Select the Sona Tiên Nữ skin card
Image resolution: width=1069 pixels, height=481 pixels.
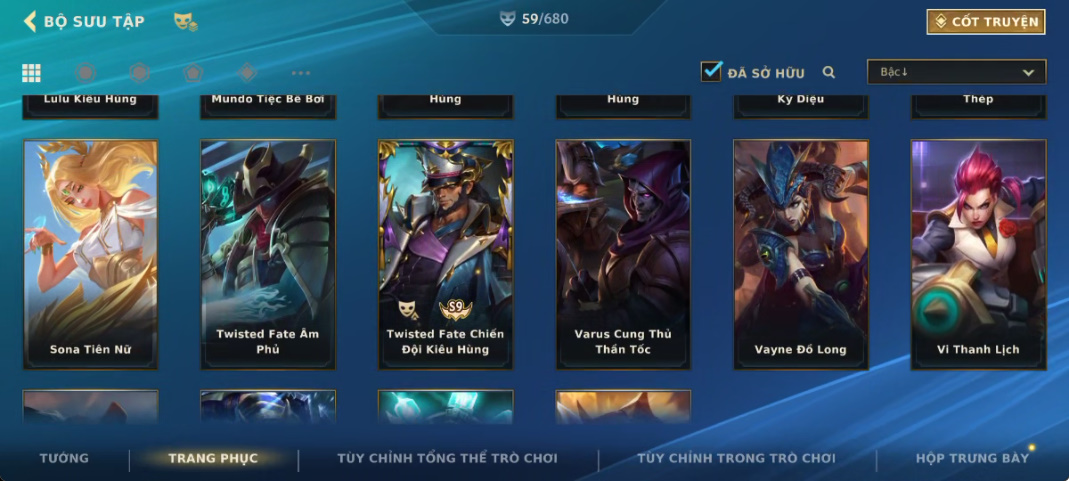90,254
